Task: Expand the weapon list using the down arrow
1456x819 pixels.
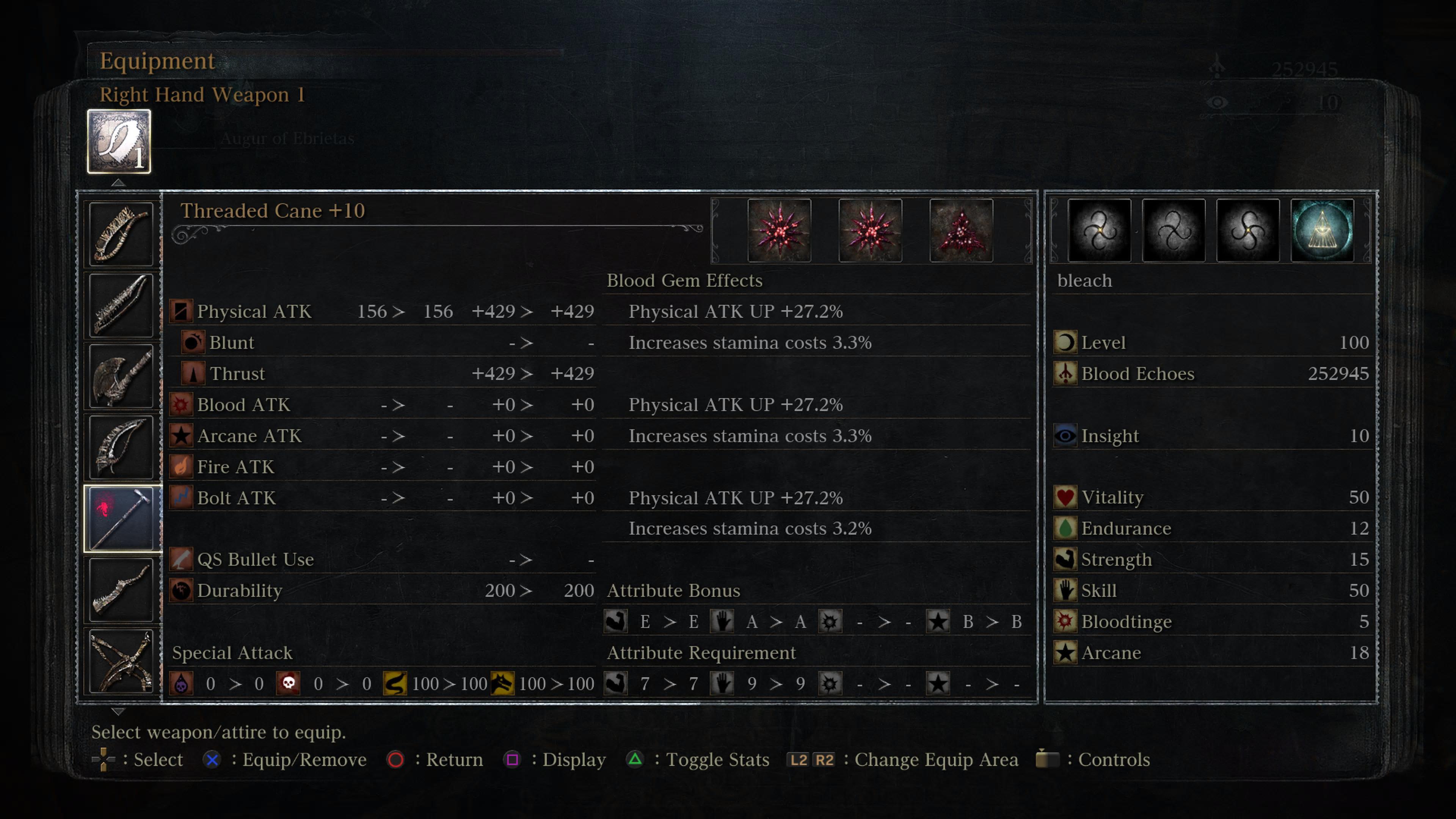Action: [x=118, y=712]
